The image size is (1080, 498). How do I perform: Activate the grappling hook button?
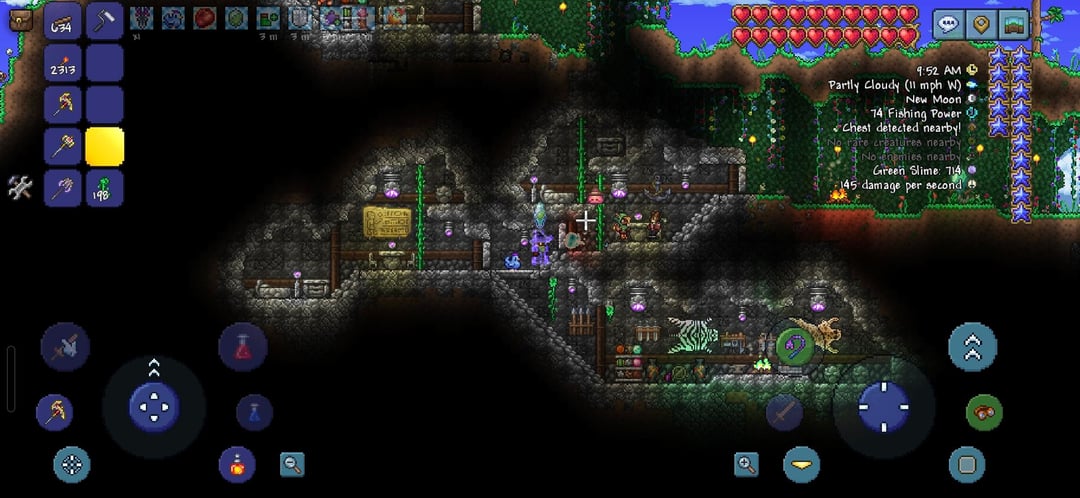[794, 347]
